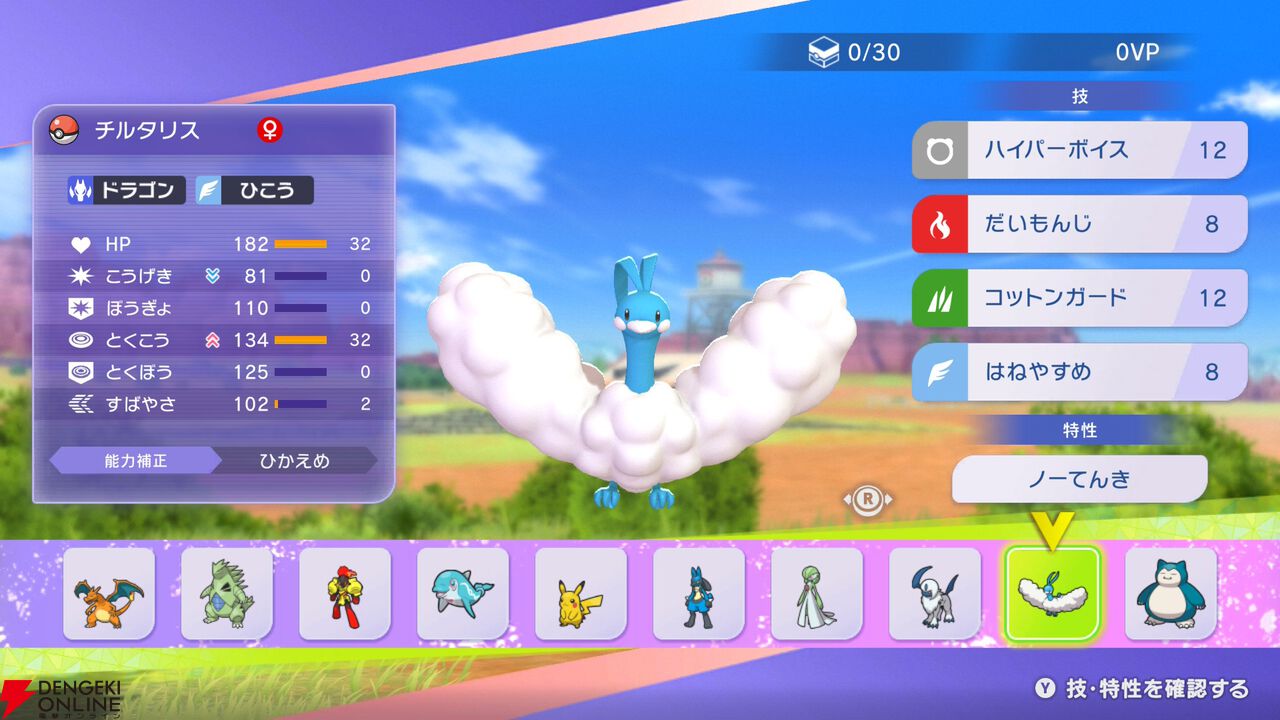
Task: Select the Grass-type icon on コットンガード
Action: tap(938, 297)
